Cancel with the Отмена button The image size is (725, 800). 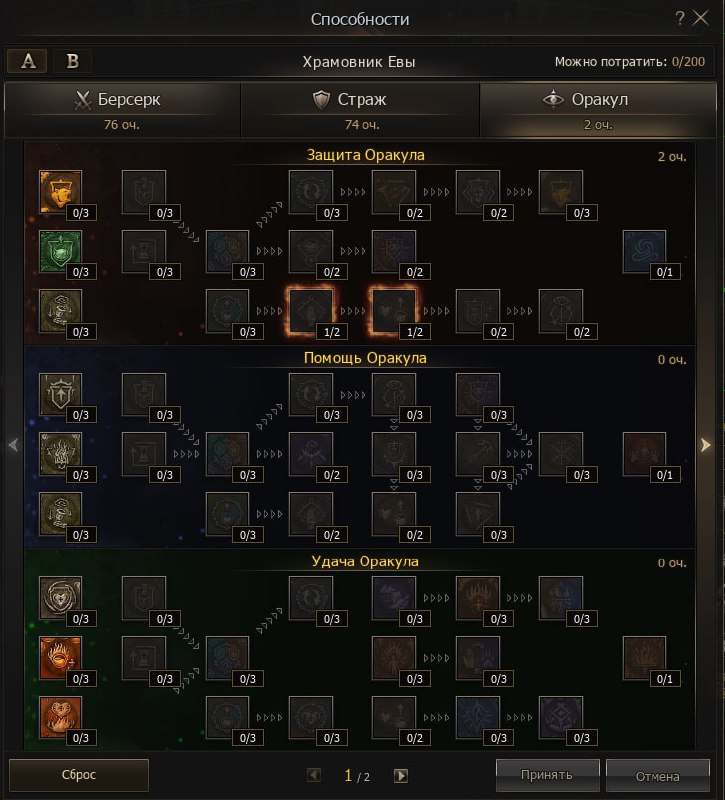point(656,775)
